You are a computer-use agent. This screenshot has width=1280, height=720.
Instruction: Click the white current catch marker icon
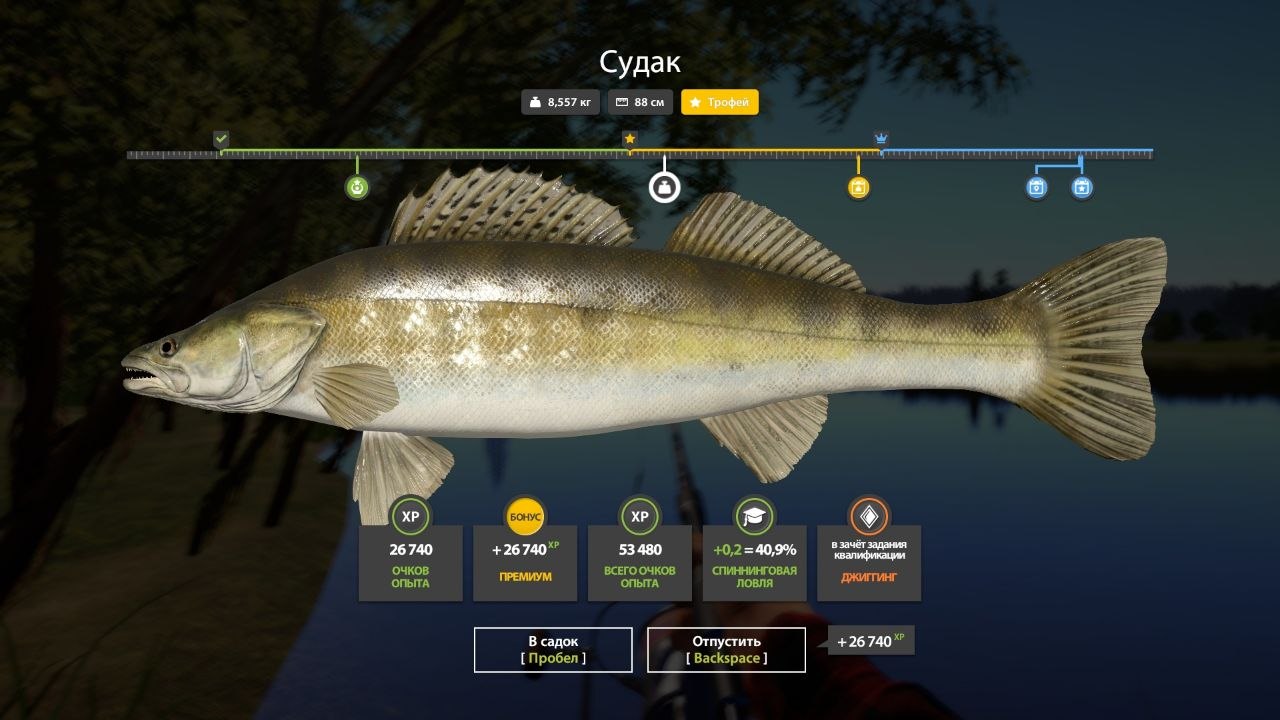[x=663, y=187]
